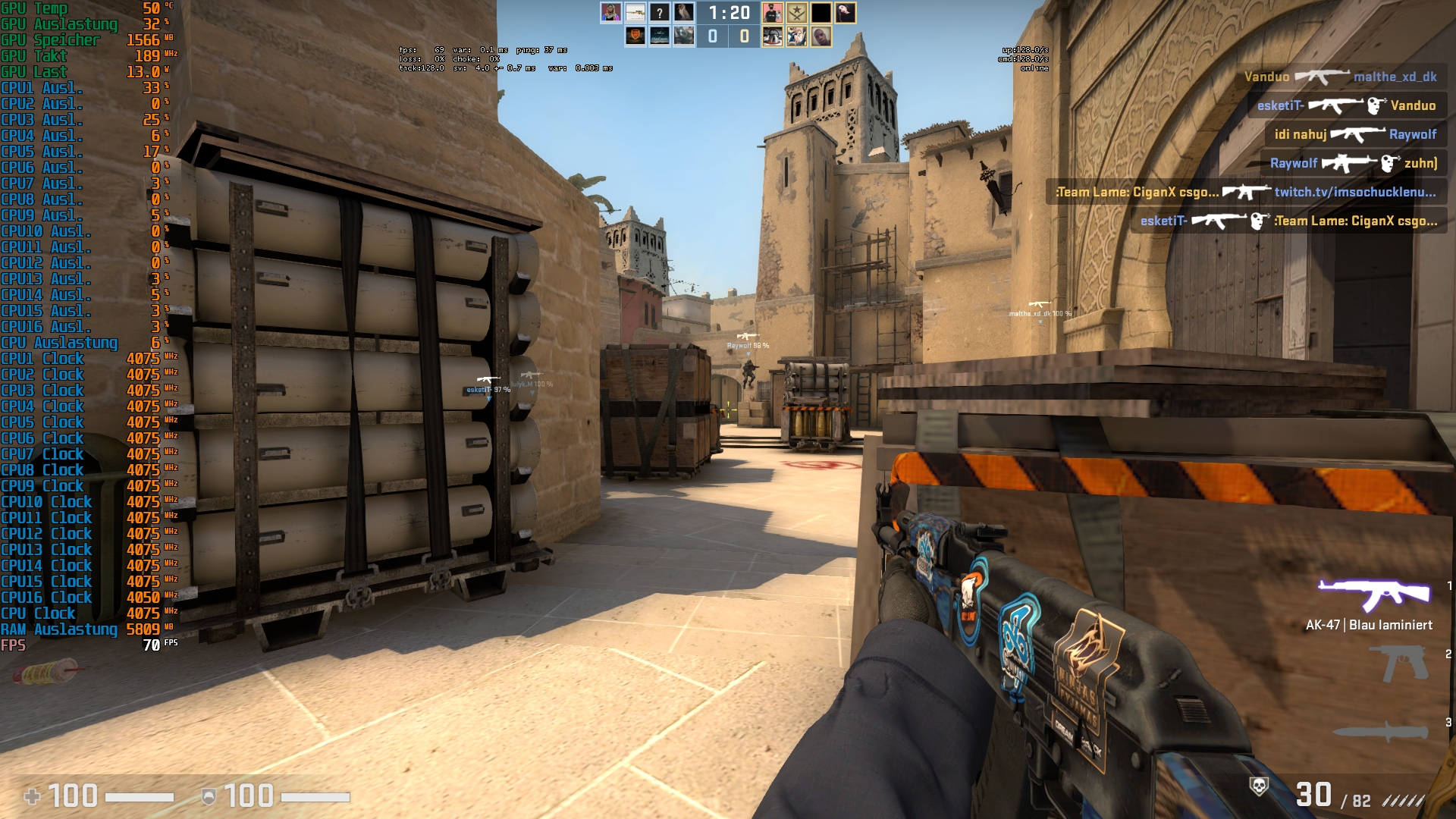Click the star-emblem avatar on the Terrorist side
Screen dimensions: 1456x819
tap(796, 14)
